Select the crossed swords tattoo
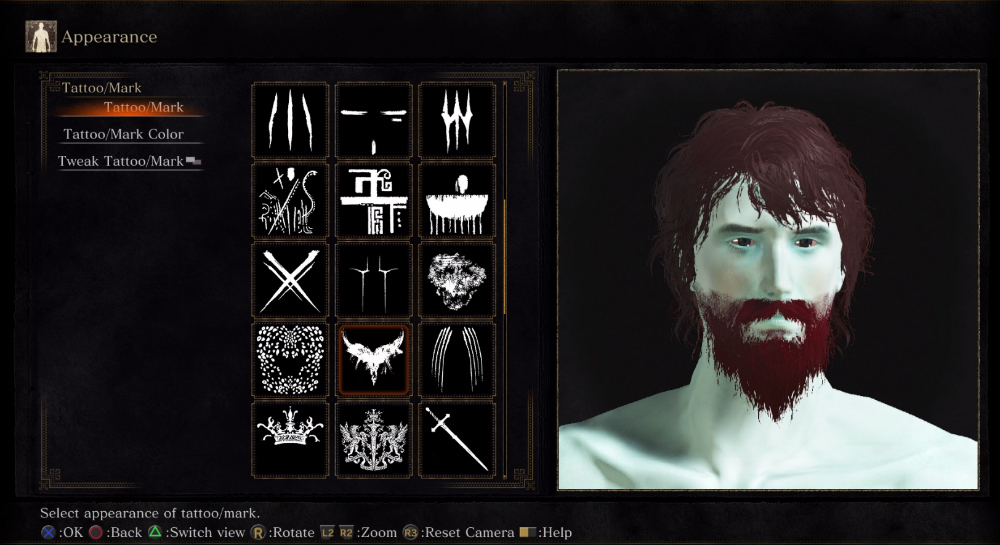Viewport: 1000px width, 545px height. tap(290, 280)
